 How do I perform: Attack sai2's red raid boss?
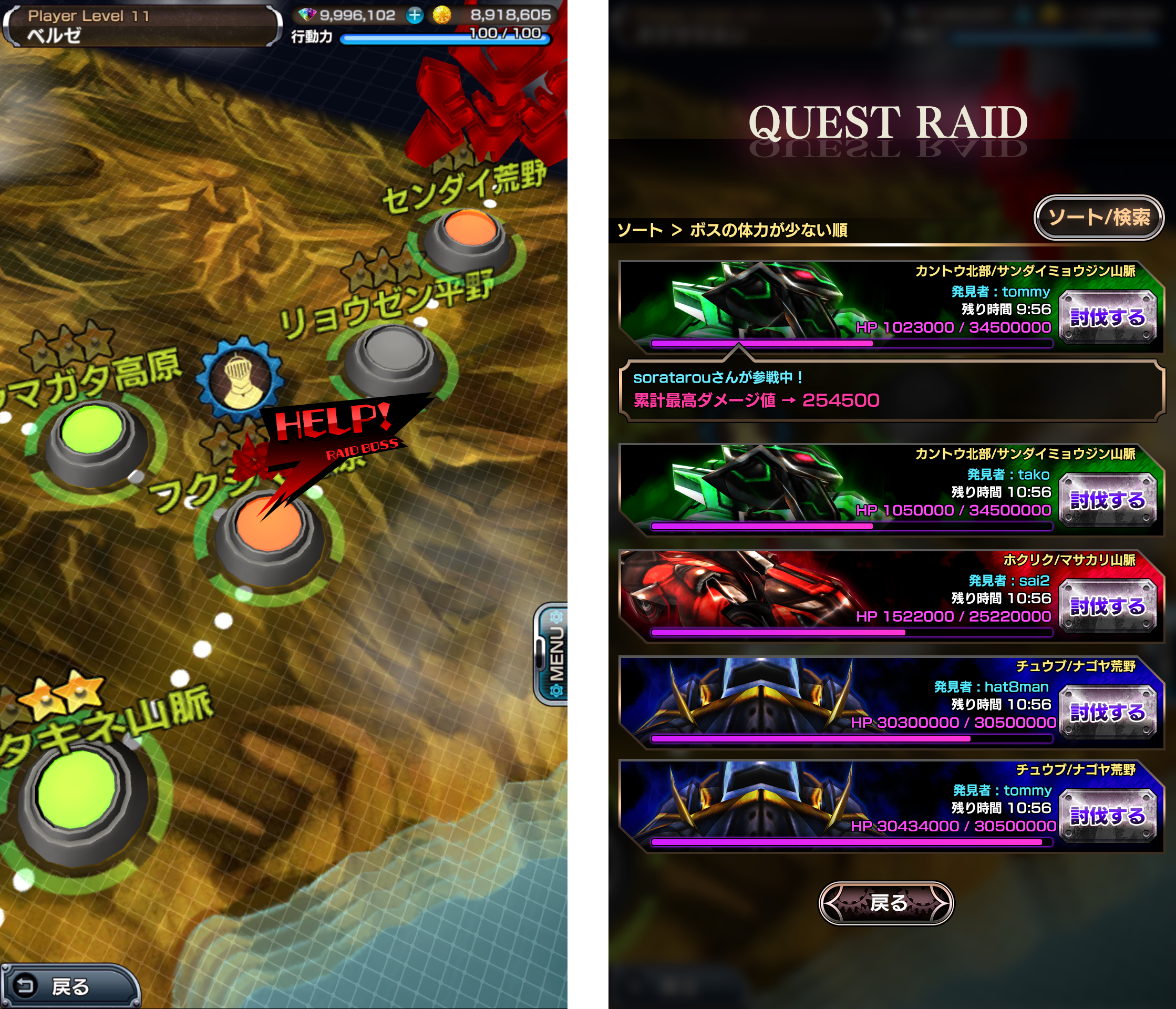point(1107,606)
